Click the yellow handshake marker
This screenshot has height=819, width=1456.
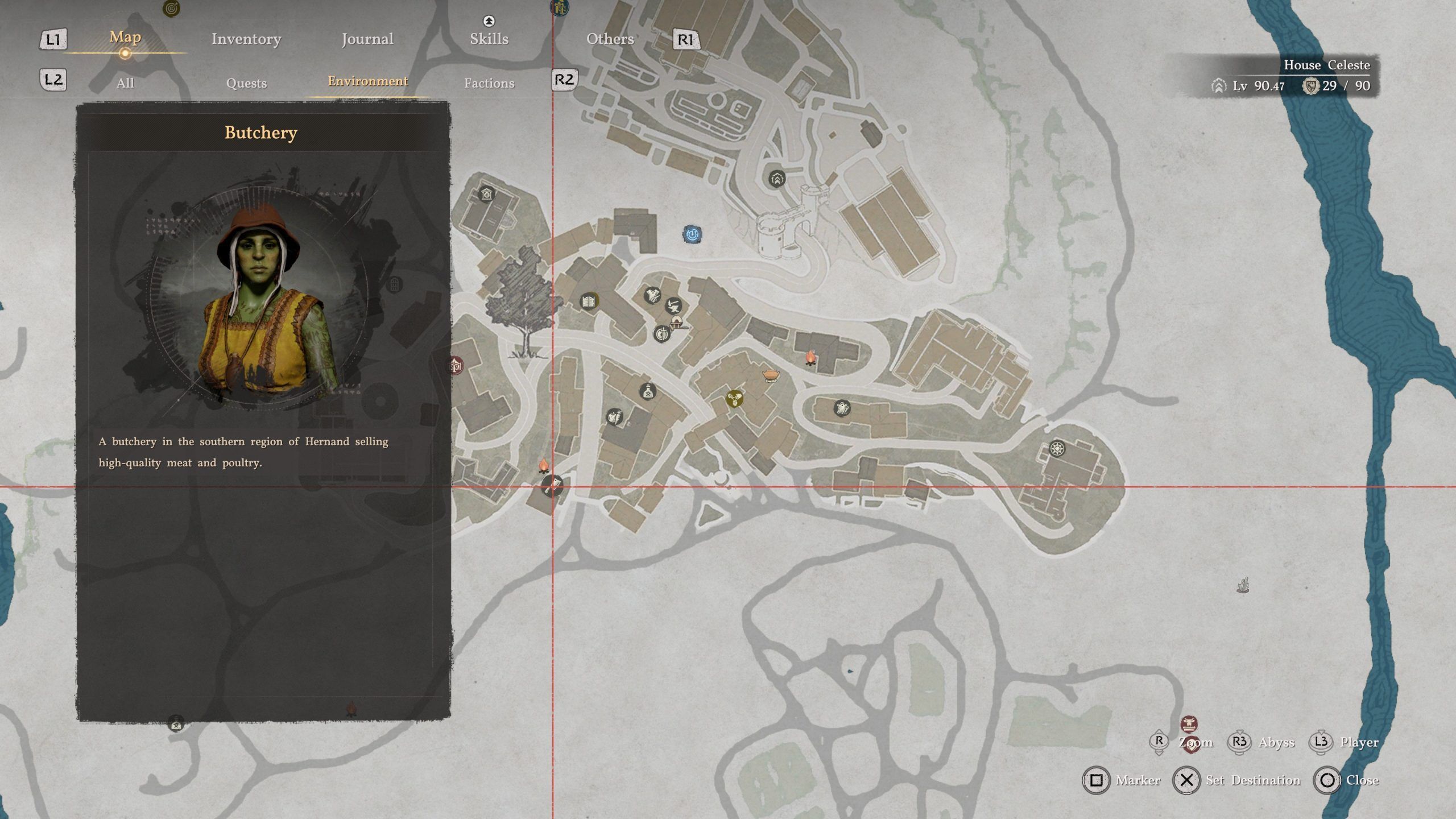[x=735, y=398]
